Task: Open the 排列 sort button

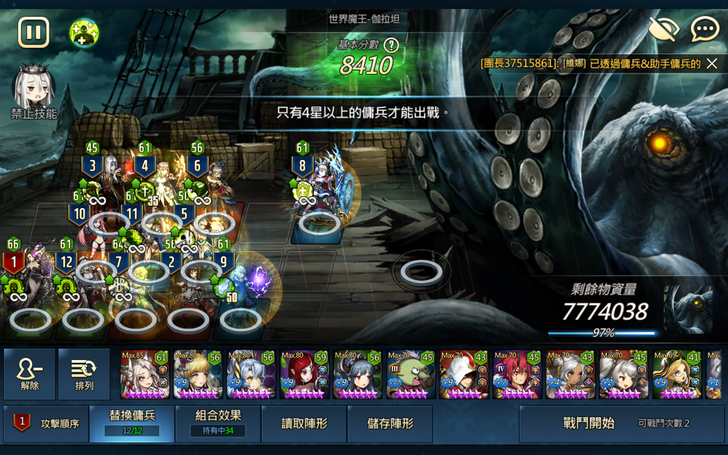Action: pyautogui.click(x=84, y=374)
